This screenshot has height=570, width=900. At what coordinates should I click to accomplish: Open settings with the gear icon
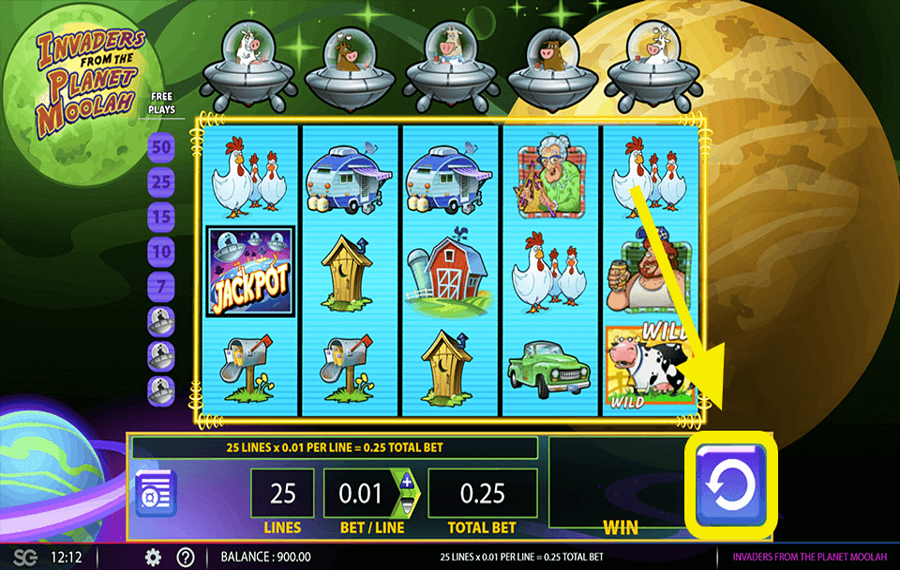click(153, 557)
